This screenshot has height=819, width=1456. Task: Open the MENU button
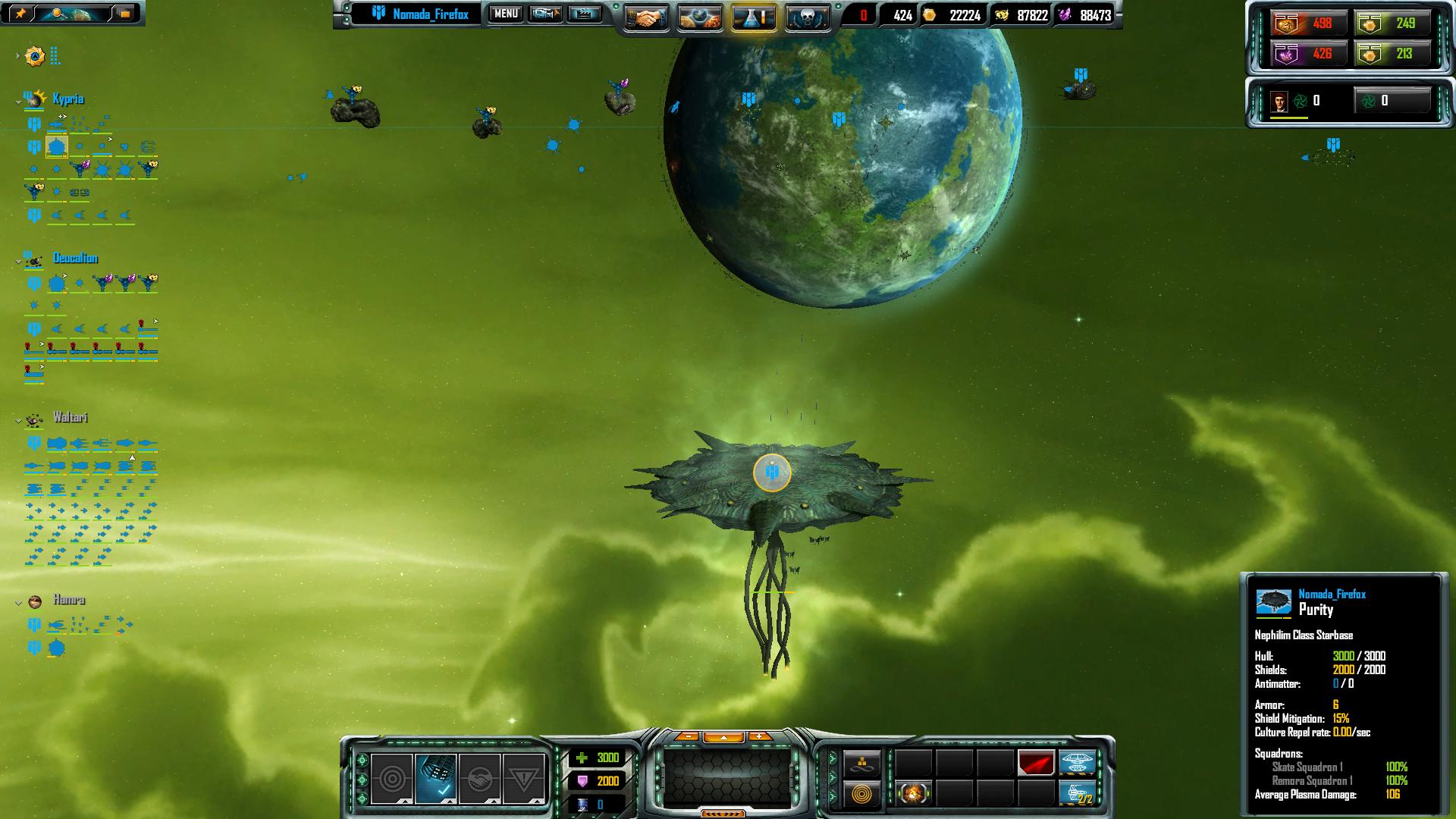point(505,14)
